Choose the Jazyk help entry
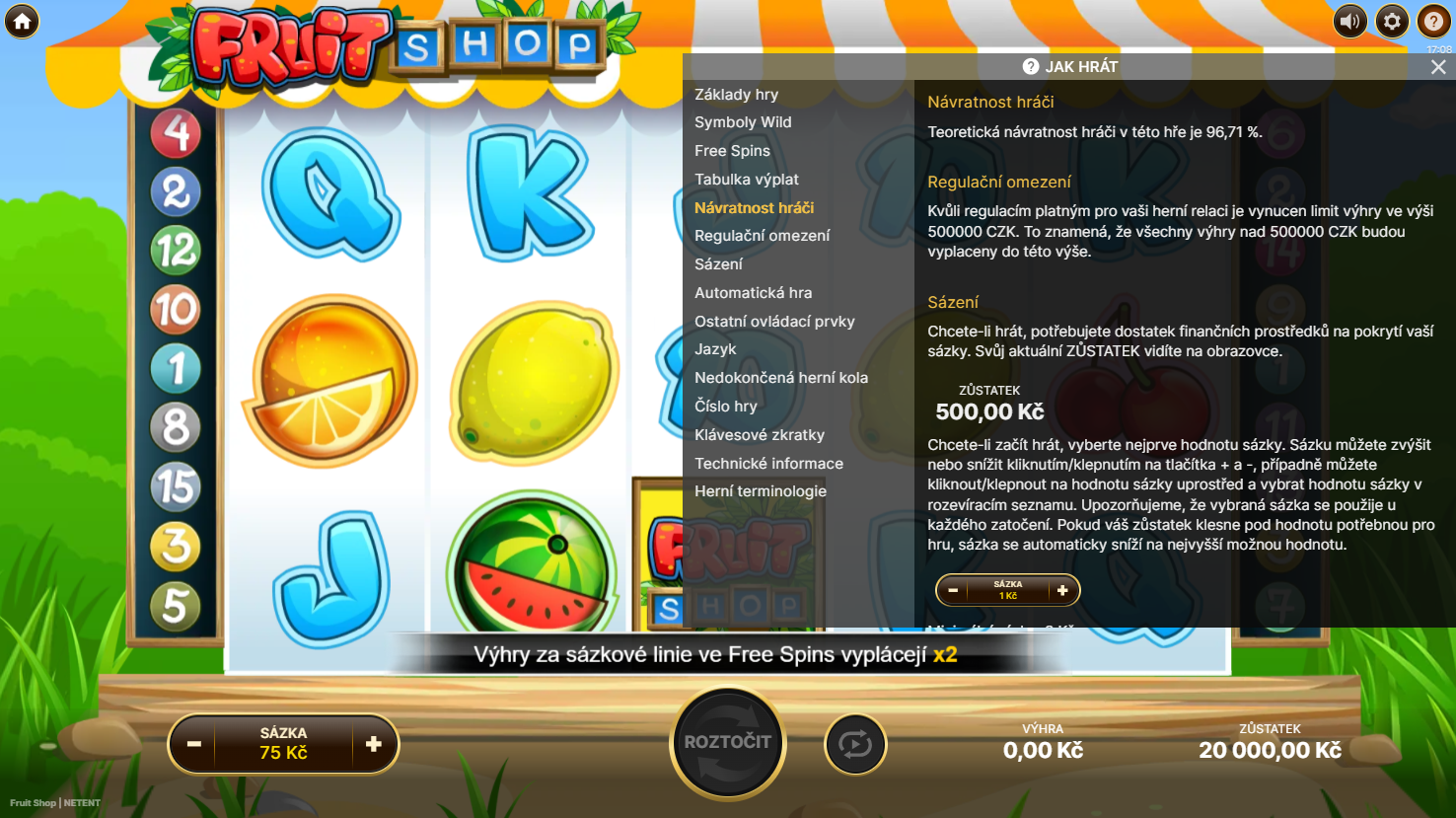 pyautogui.click(x=715, y=349)
